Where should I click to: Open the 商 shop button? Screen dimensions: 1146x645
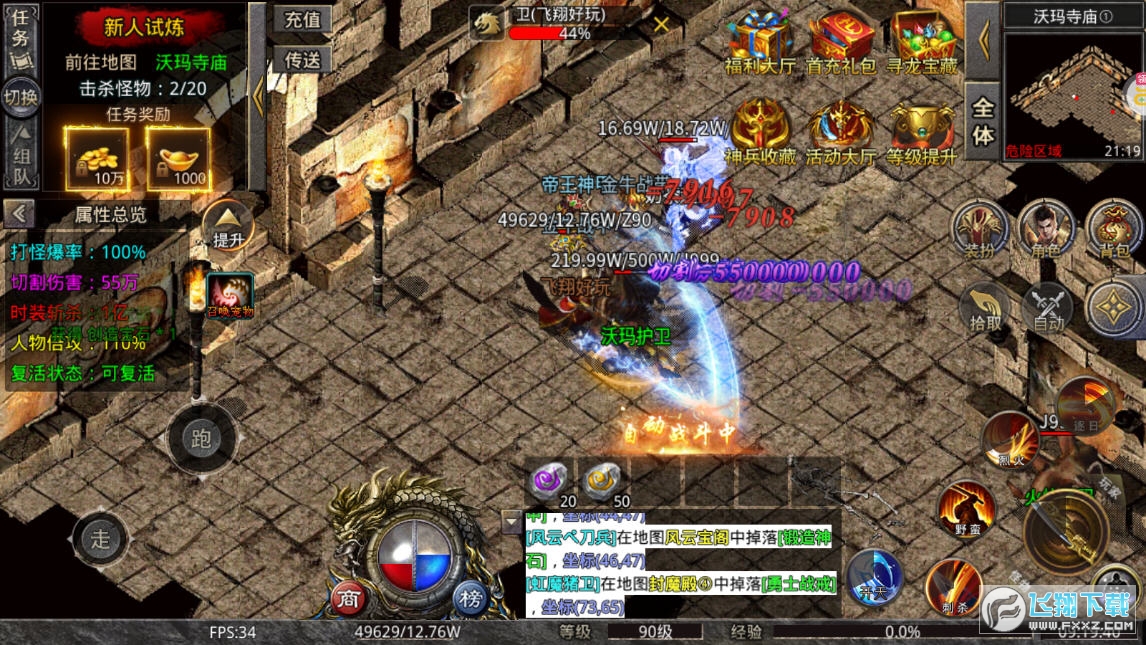[x=347, y=598]
